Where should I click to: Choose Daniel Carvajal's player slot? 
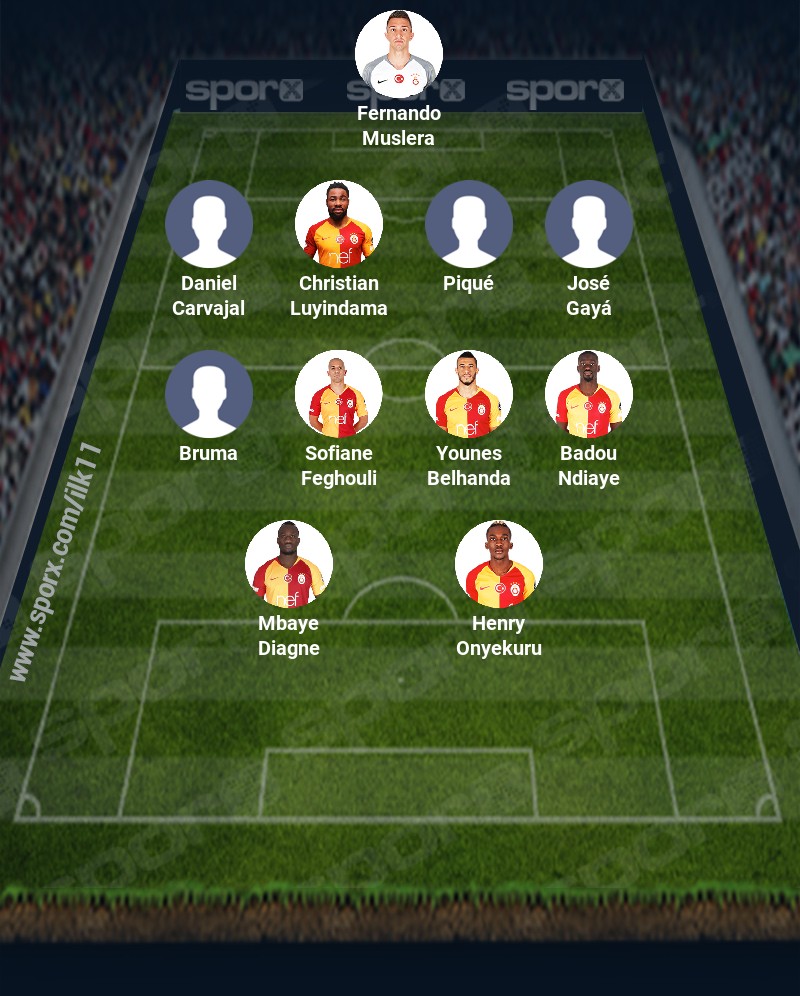pyautogui.click(x=209, y=224)
